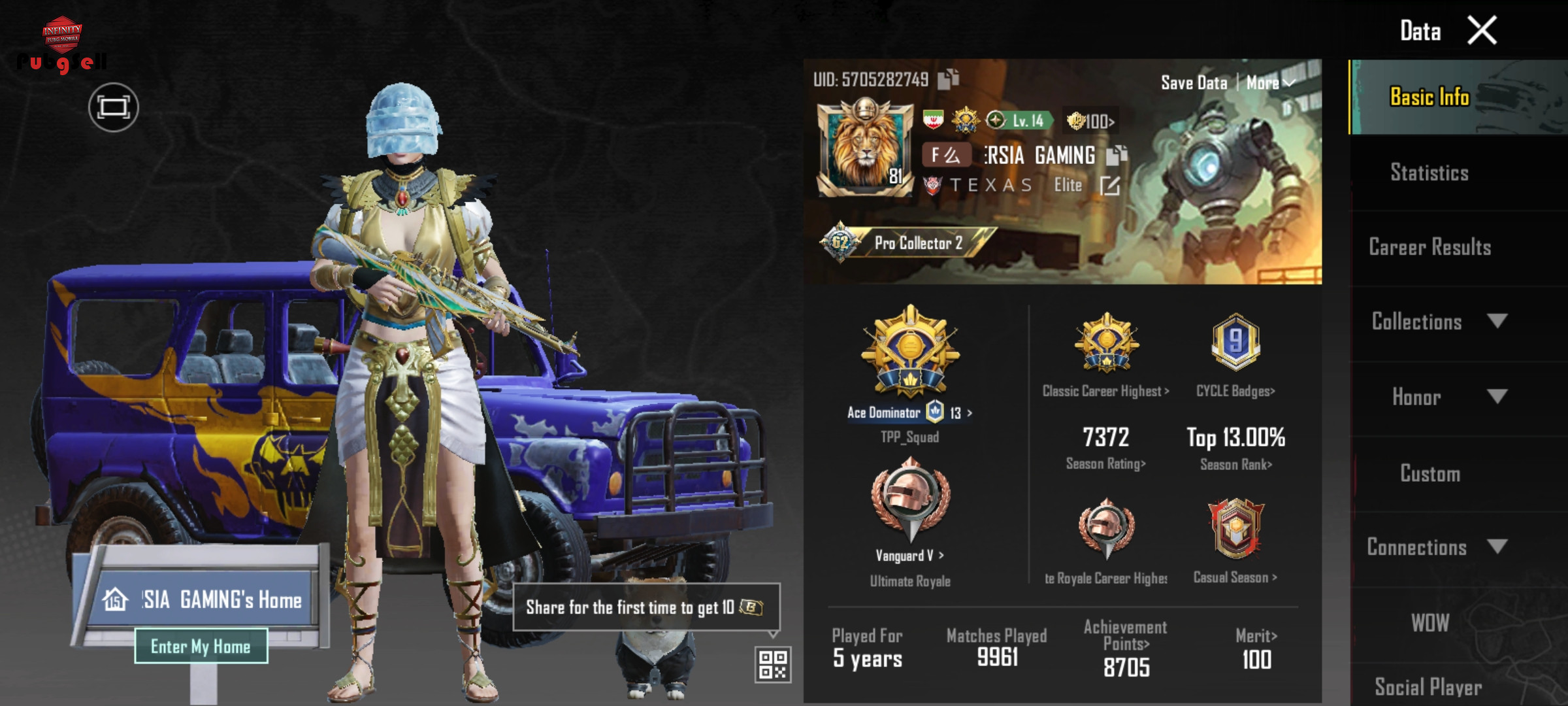Select the WOW tab

point(1429,623)
